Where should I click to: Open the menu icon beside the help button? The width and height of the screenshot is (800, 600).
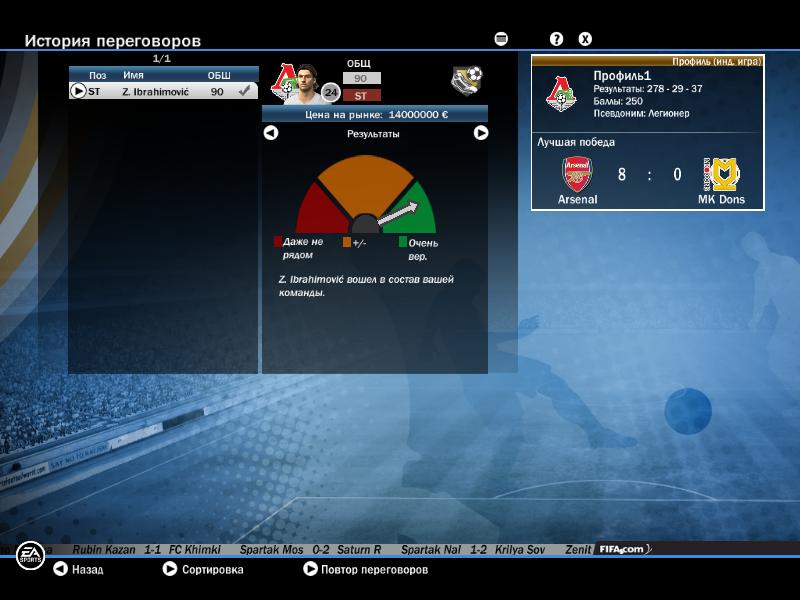click(501, 39)
